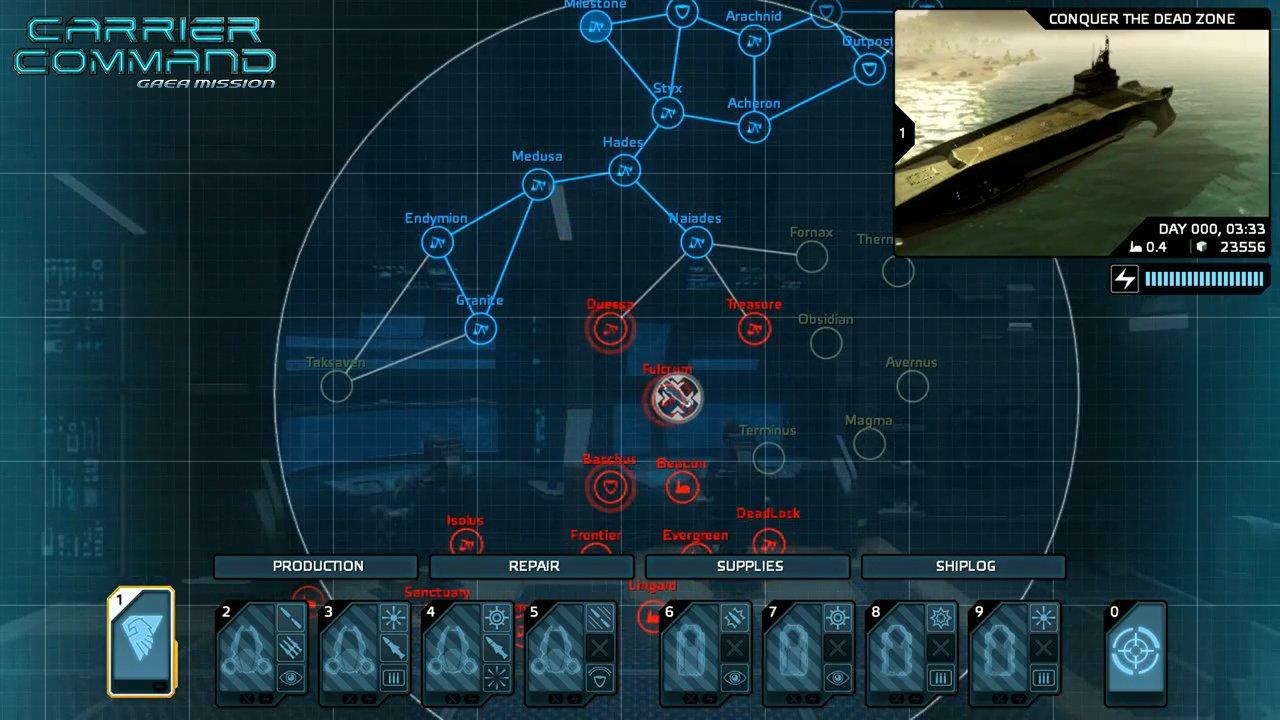Select the shield equipment icon on Manta 5
Image resolution: width=1280 pixels, height=720 pixels.
pos(598,678)
